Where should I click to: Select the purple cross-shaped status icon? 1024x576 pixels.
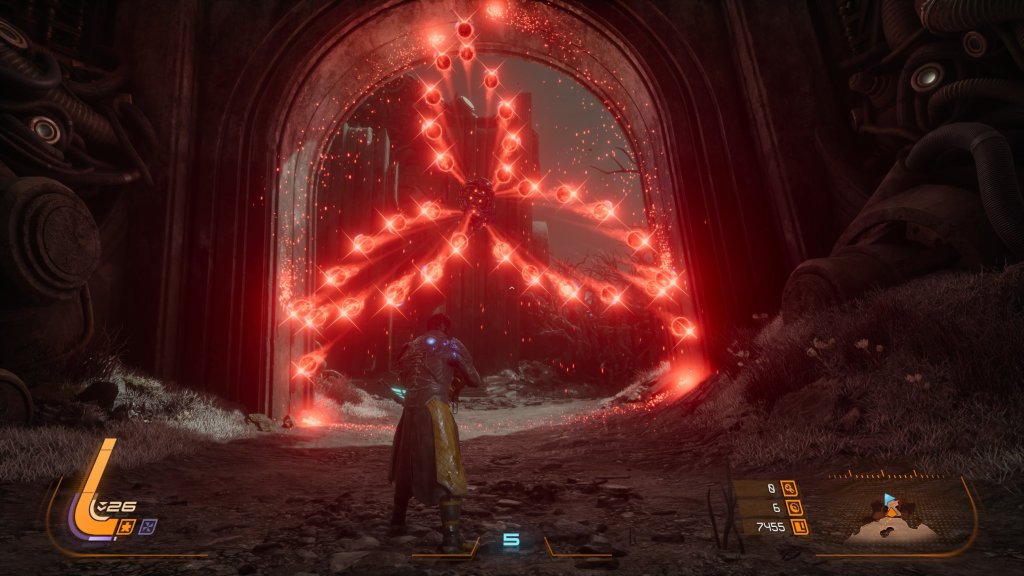pyautogui.click(x=149, y=525)
